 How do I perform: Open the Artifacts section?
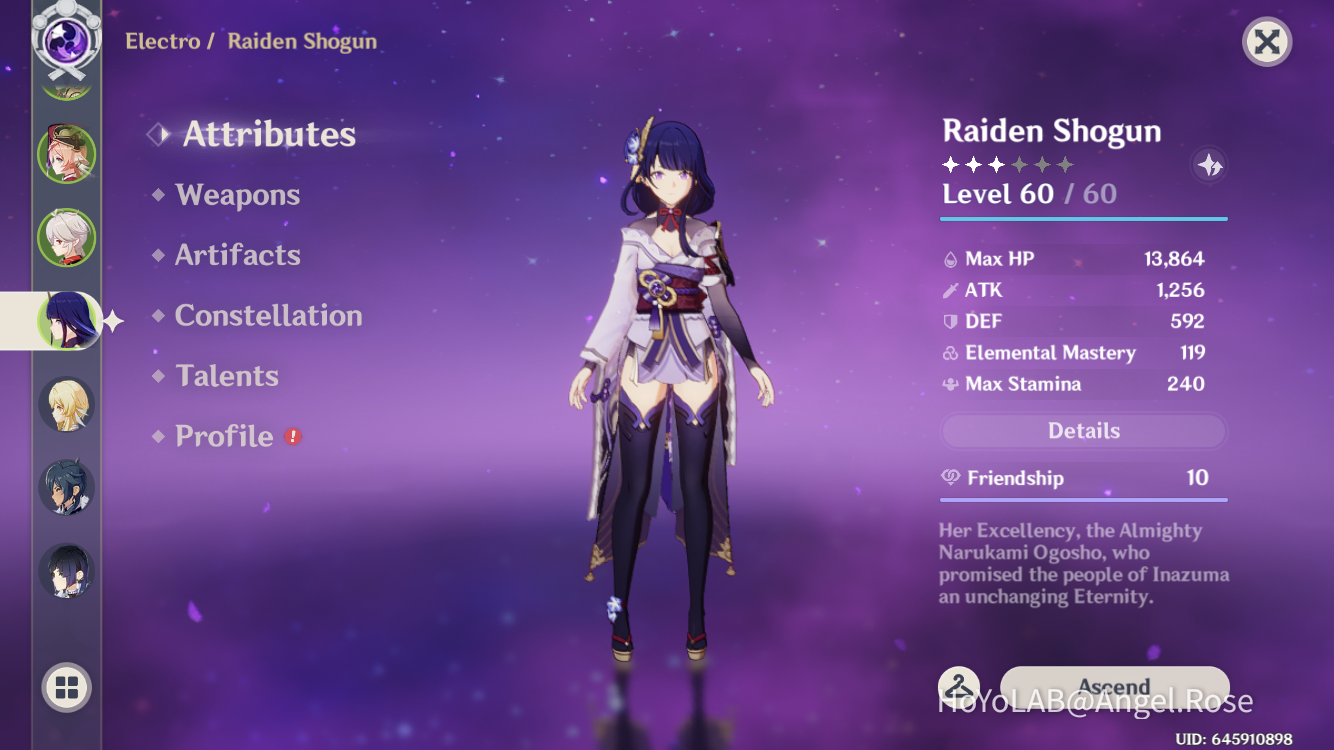238,255
